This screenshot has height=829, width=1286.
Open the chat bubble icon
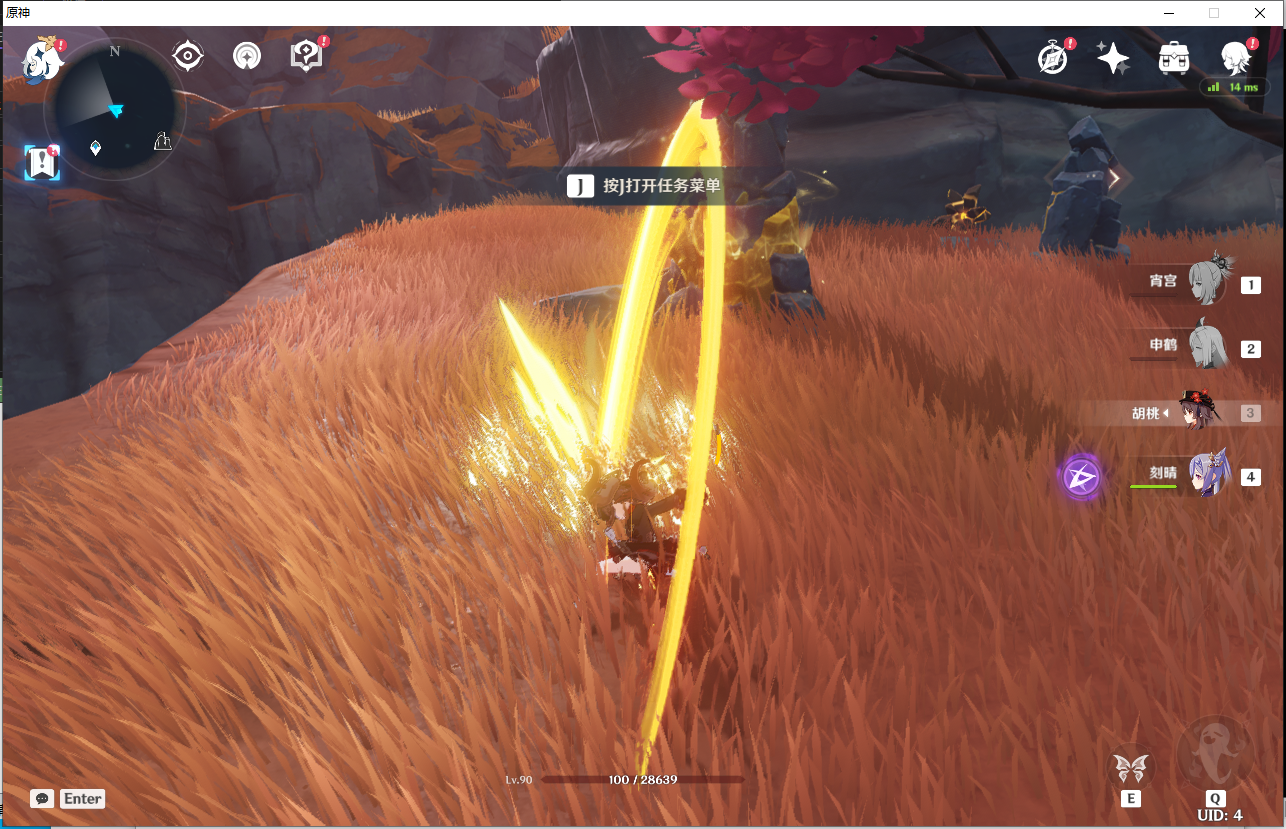[x=42, y=798]
